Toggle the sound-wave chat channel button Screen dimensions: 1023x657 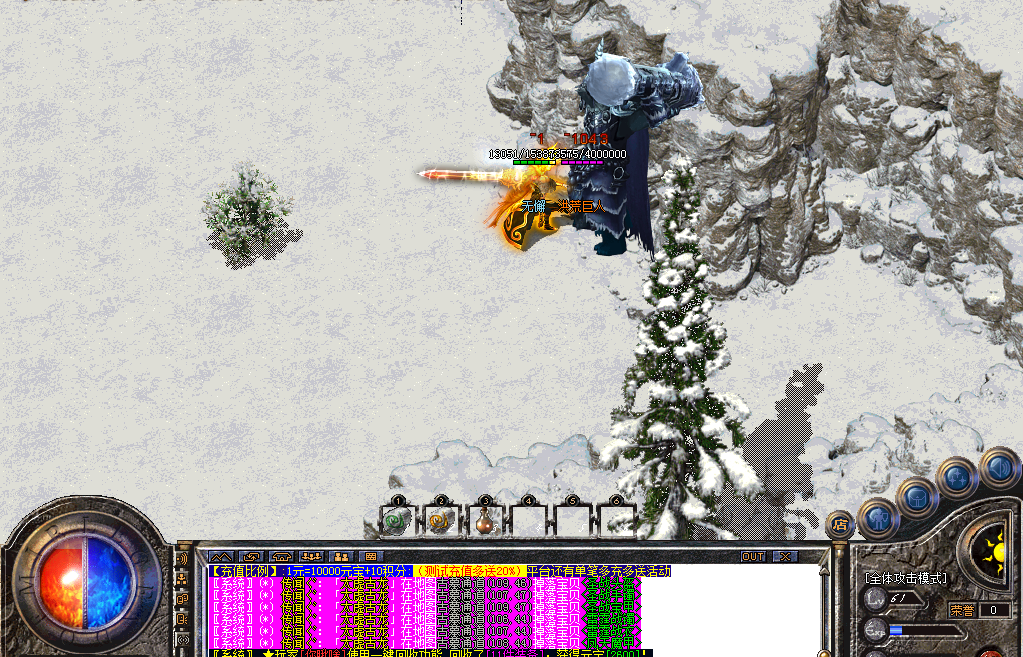pyautogui.click(x=182, y=558)
